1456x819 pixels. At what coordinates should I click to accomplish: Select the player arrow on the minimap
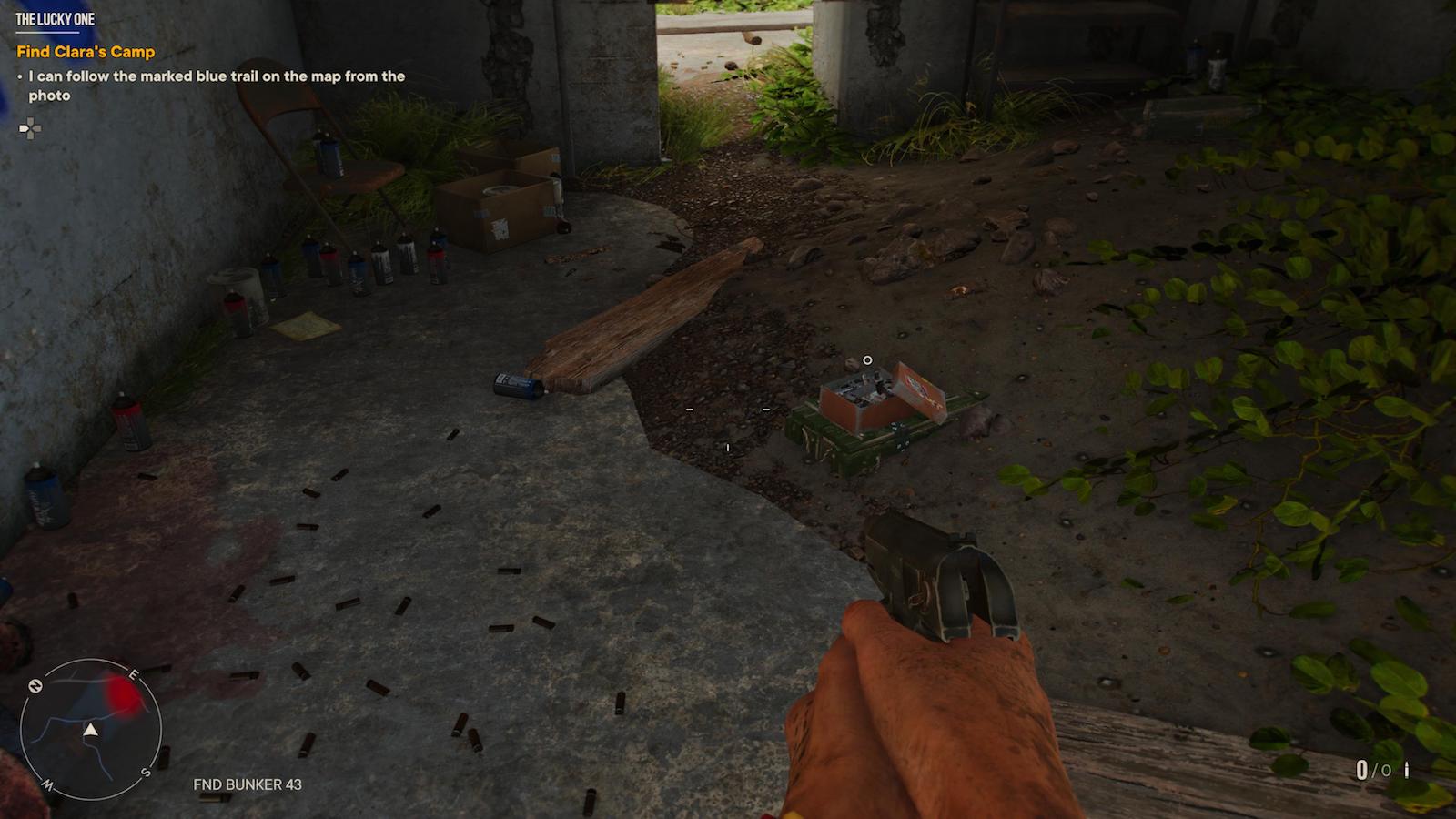click(x=91, y=730)
